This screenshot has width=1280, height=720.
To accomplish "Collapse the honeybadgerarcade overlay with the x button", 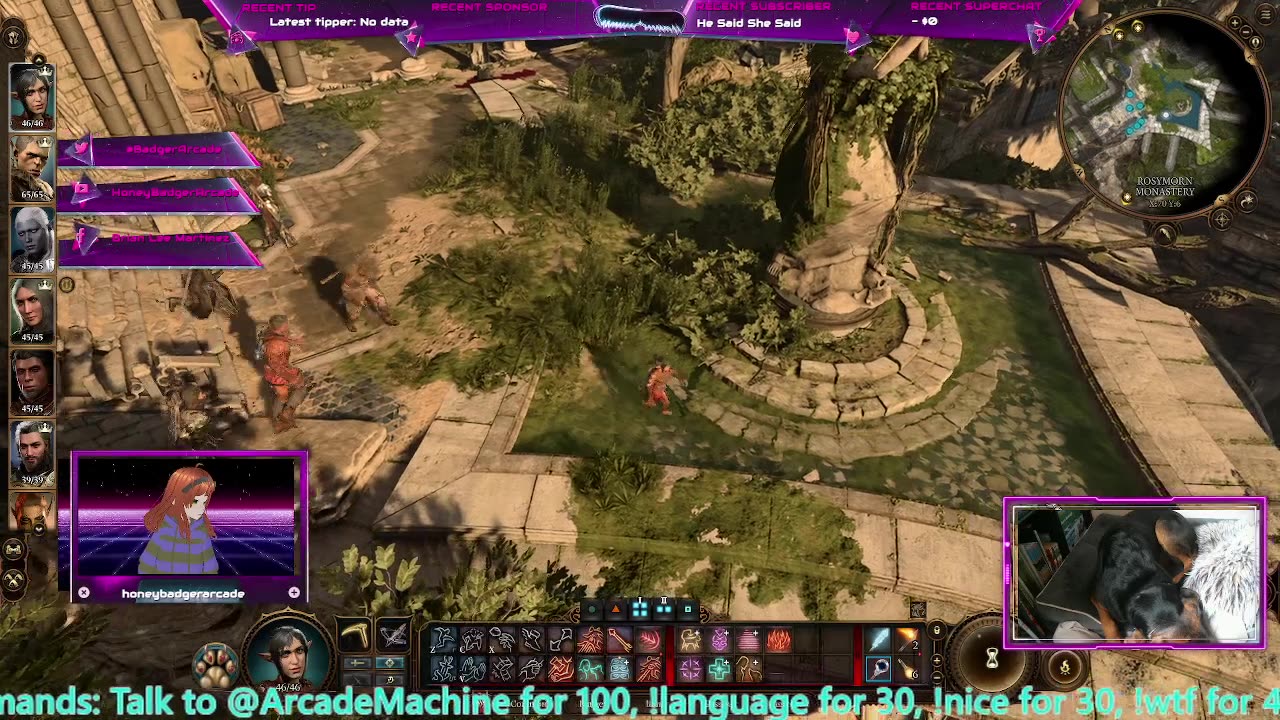I will [x=84, y=592].
